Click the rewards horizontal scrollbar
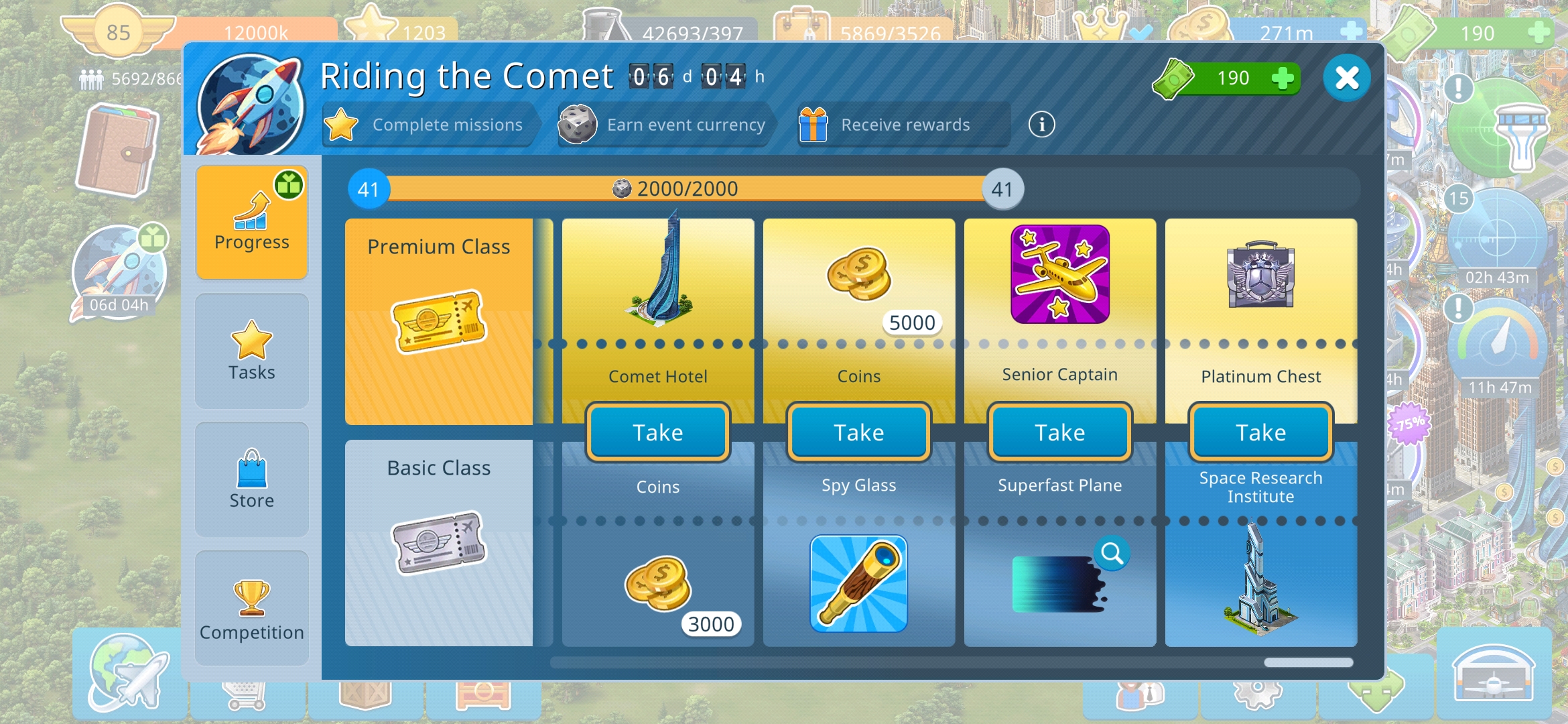 [x=1308, y=662]
